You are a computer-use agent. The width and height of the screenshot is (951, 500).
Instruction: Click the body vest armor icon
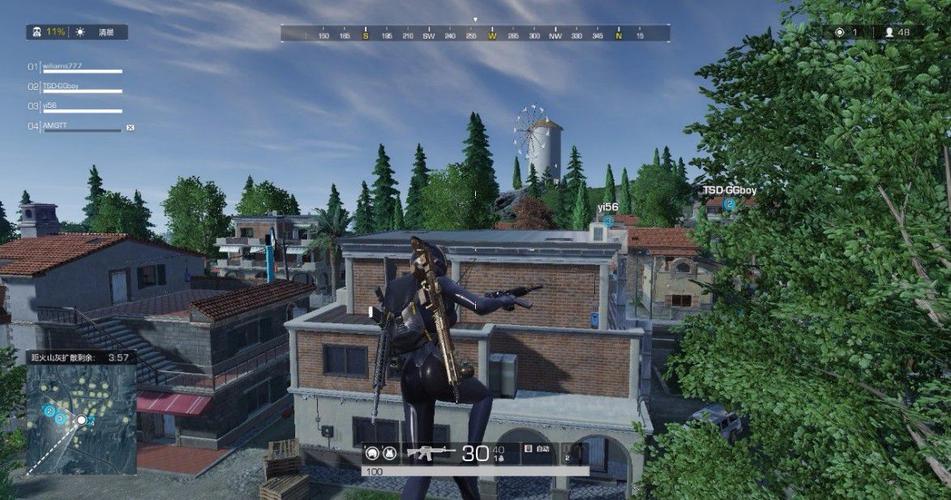[391, 453]
